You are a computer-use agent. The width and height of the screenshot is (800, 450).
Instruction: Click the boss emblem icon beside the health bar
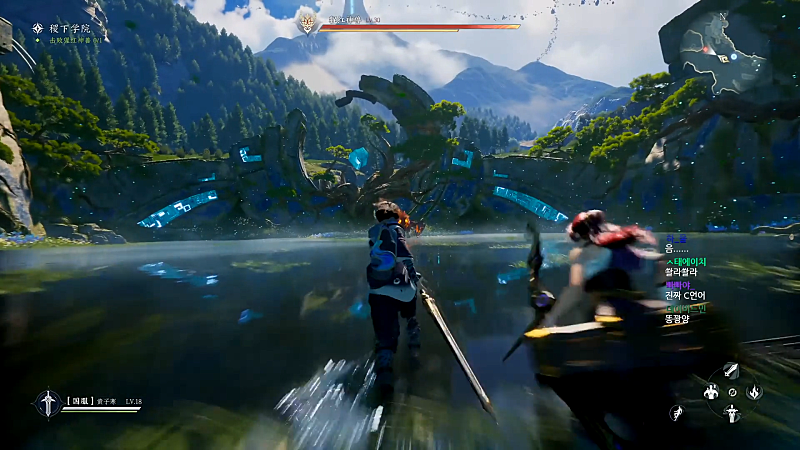[x=307, y=21]
